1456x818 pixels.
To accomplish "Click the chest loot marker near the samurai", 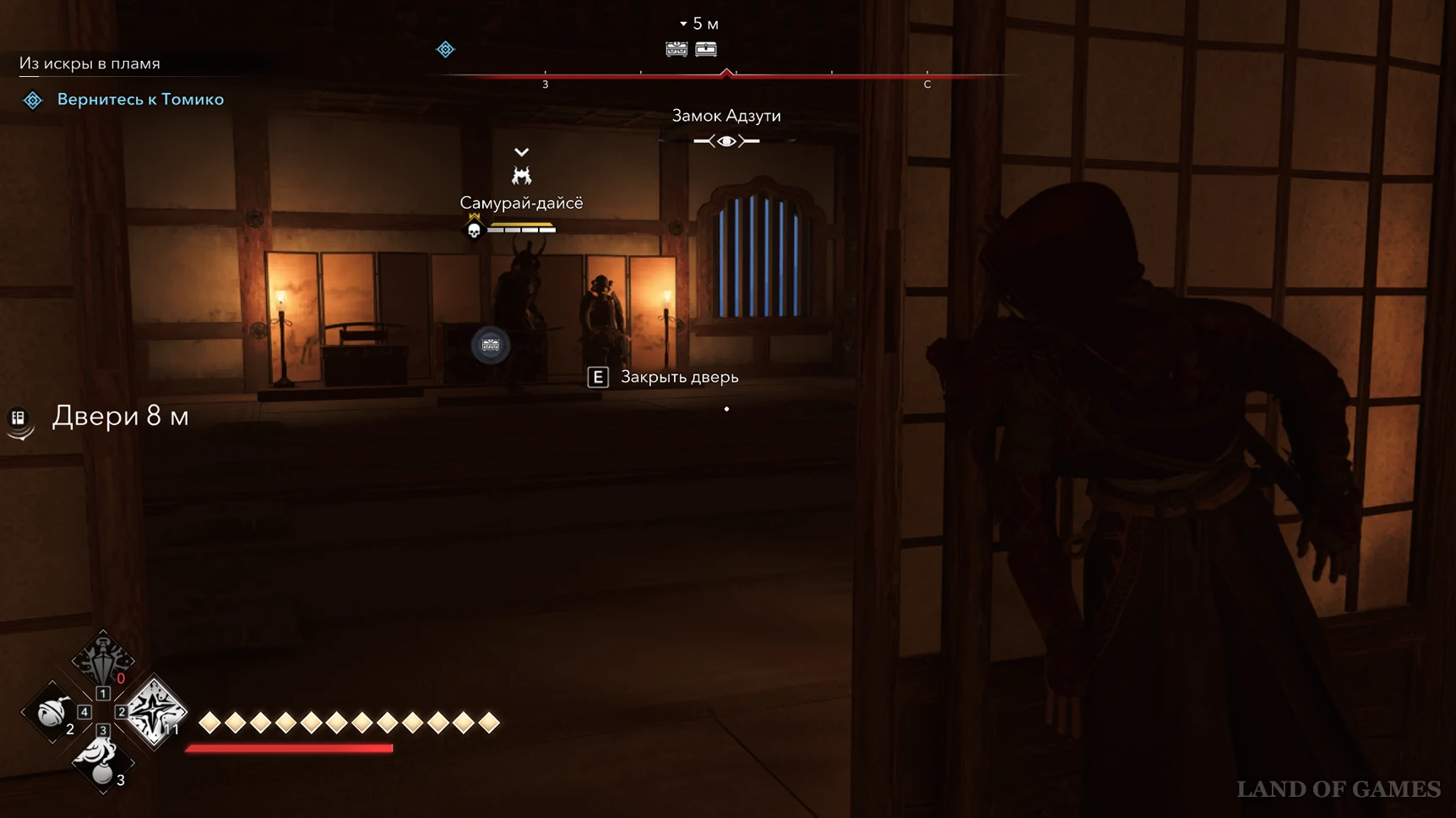I will (491, 345).
